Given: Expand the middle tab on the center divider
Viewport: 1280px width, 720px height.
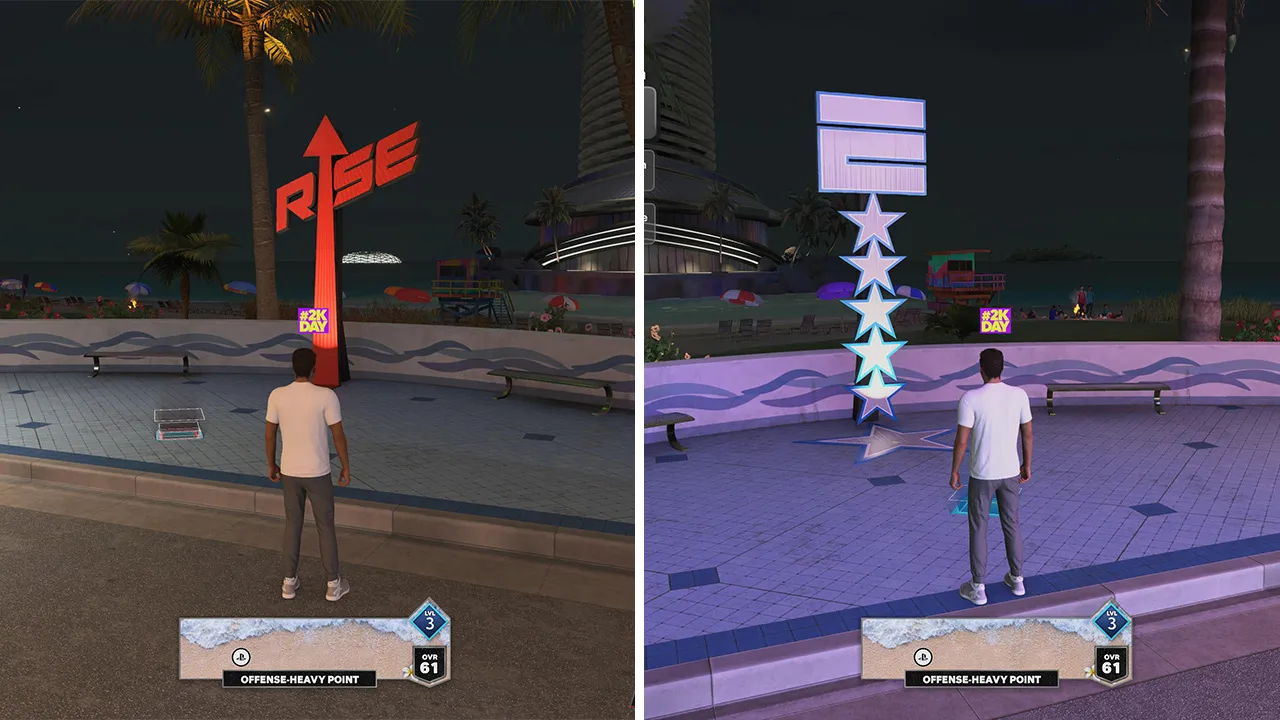Looking at the screenshot, I should click(651, 170).
